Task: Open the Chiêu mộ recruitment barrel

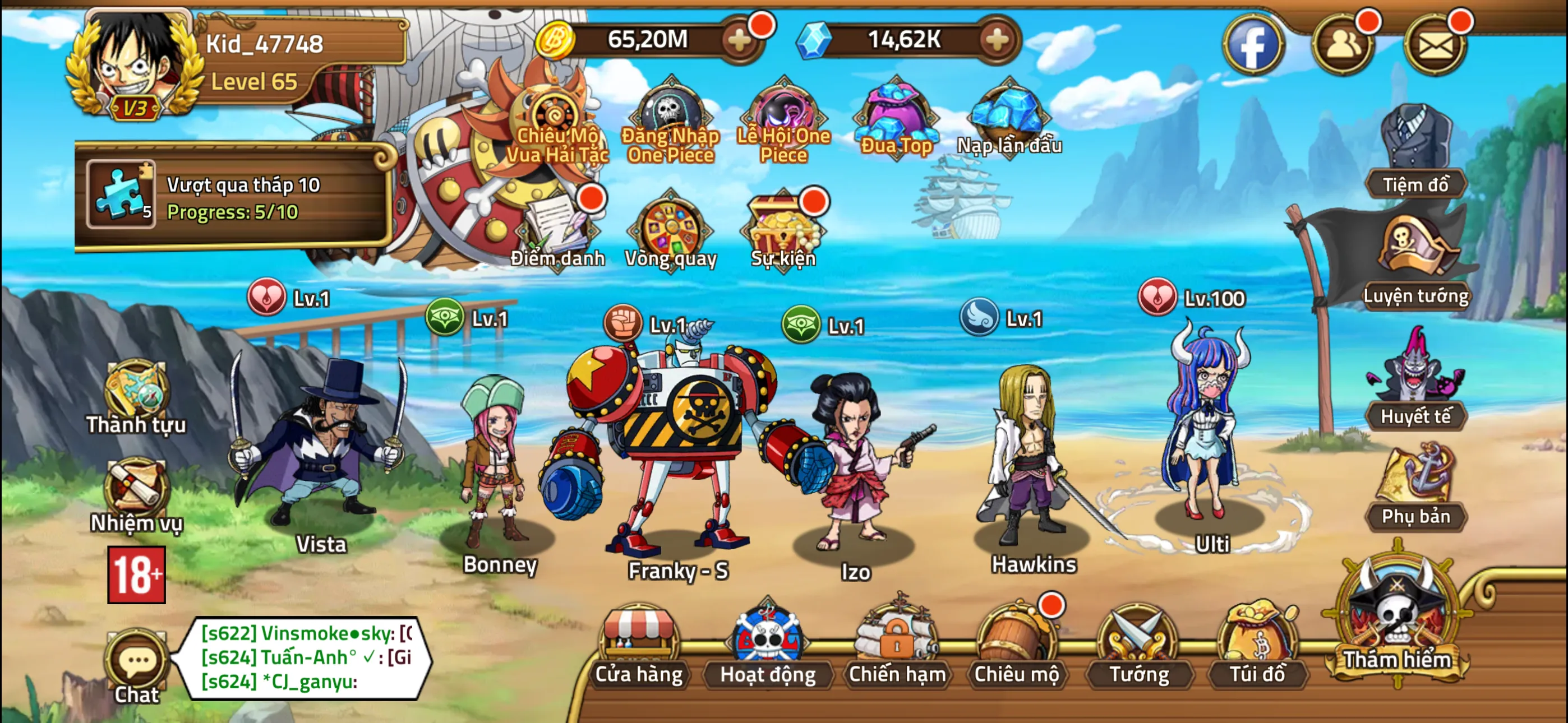Action: [x=1016, y=646]
